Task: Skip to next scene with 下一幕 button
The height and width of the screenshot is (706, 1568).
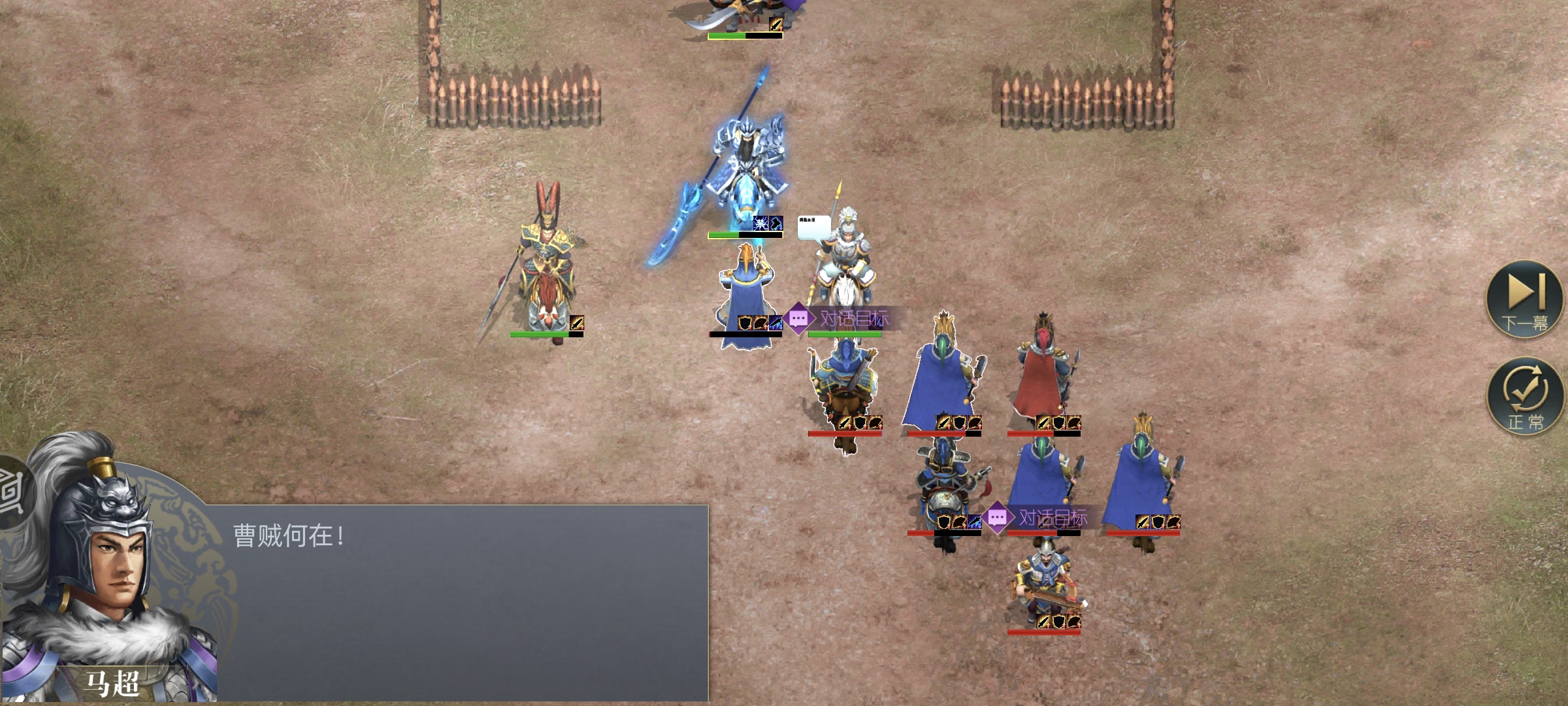Action: click(1525, 299)
